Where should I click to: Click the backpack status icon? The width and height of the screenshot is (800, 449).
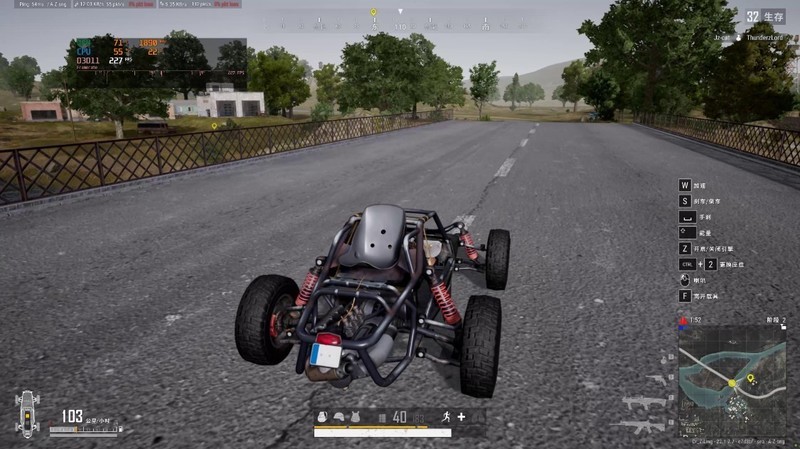click(x=323, y=417)
